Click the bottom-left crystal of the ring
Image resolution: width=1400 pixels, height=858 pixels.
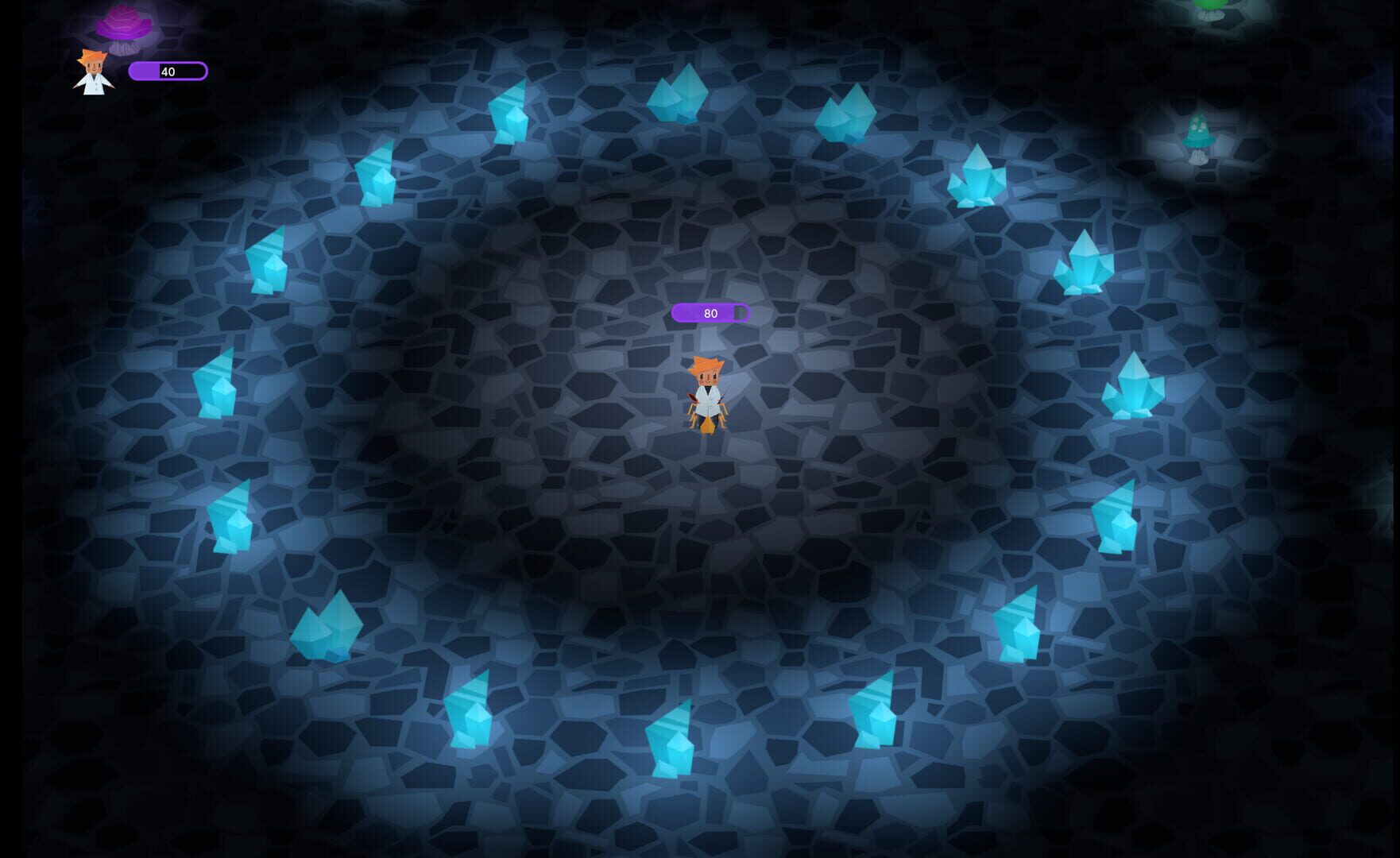pyautogui.click(x=326, y=628)
